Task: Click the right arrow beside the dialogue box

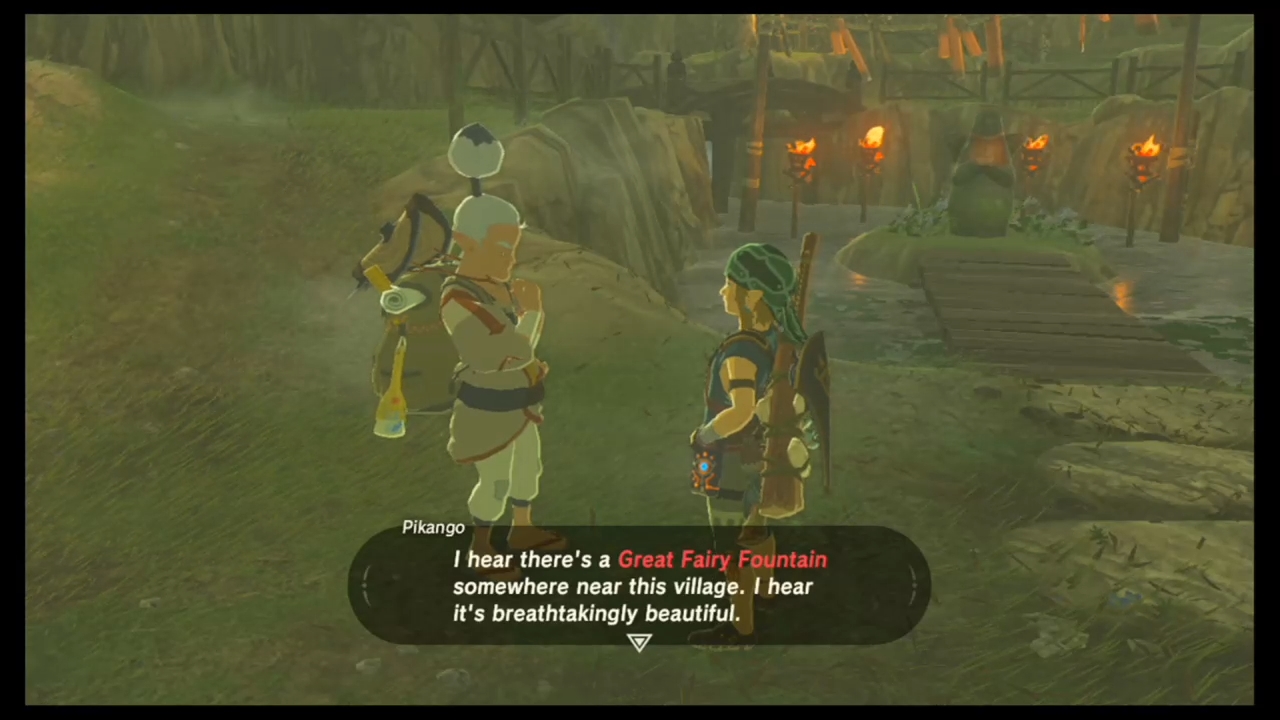Action: tap(912, 587)
